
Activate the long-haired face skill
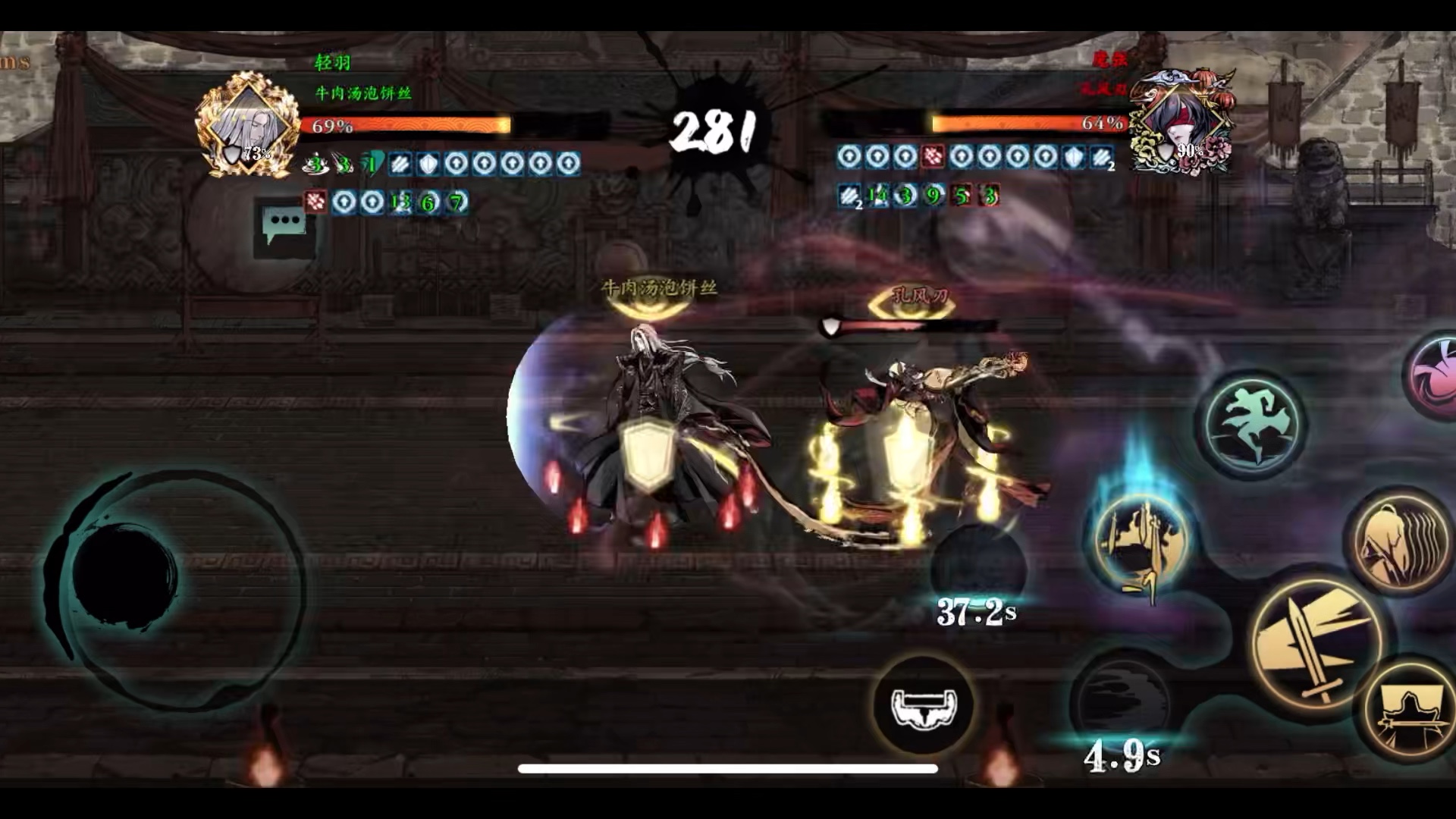pos(1399,541)
